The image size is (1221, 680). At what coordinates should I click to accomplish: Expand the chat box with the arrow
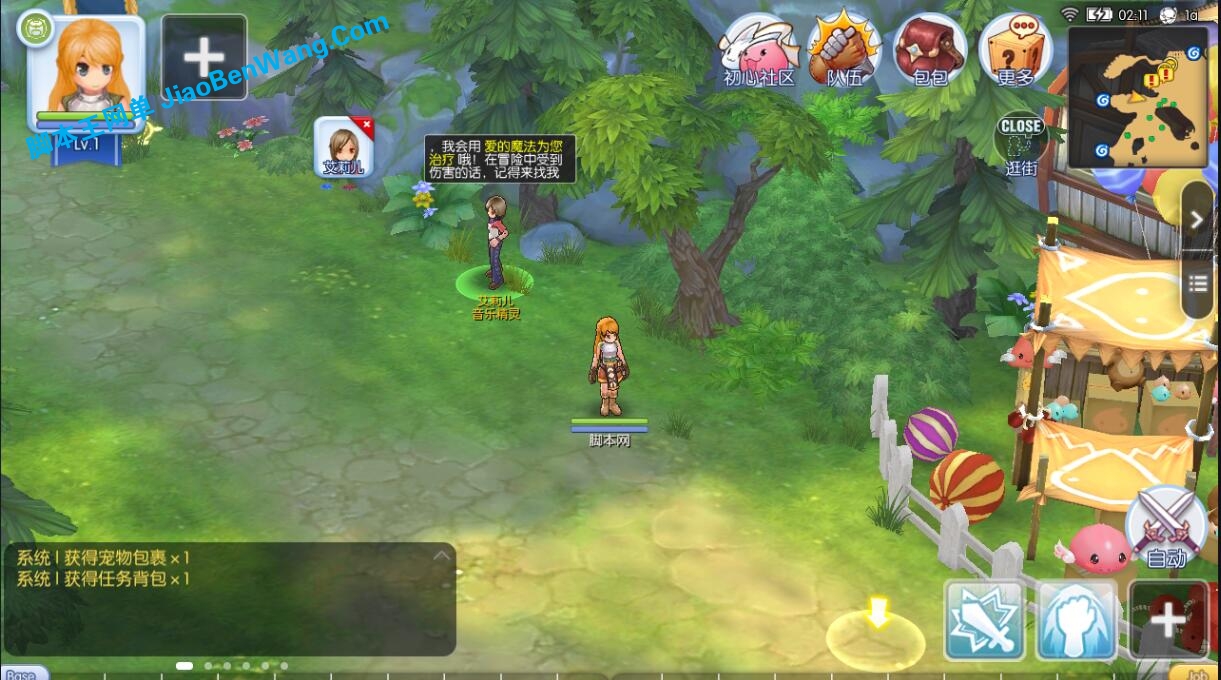[x=440, y=556]
